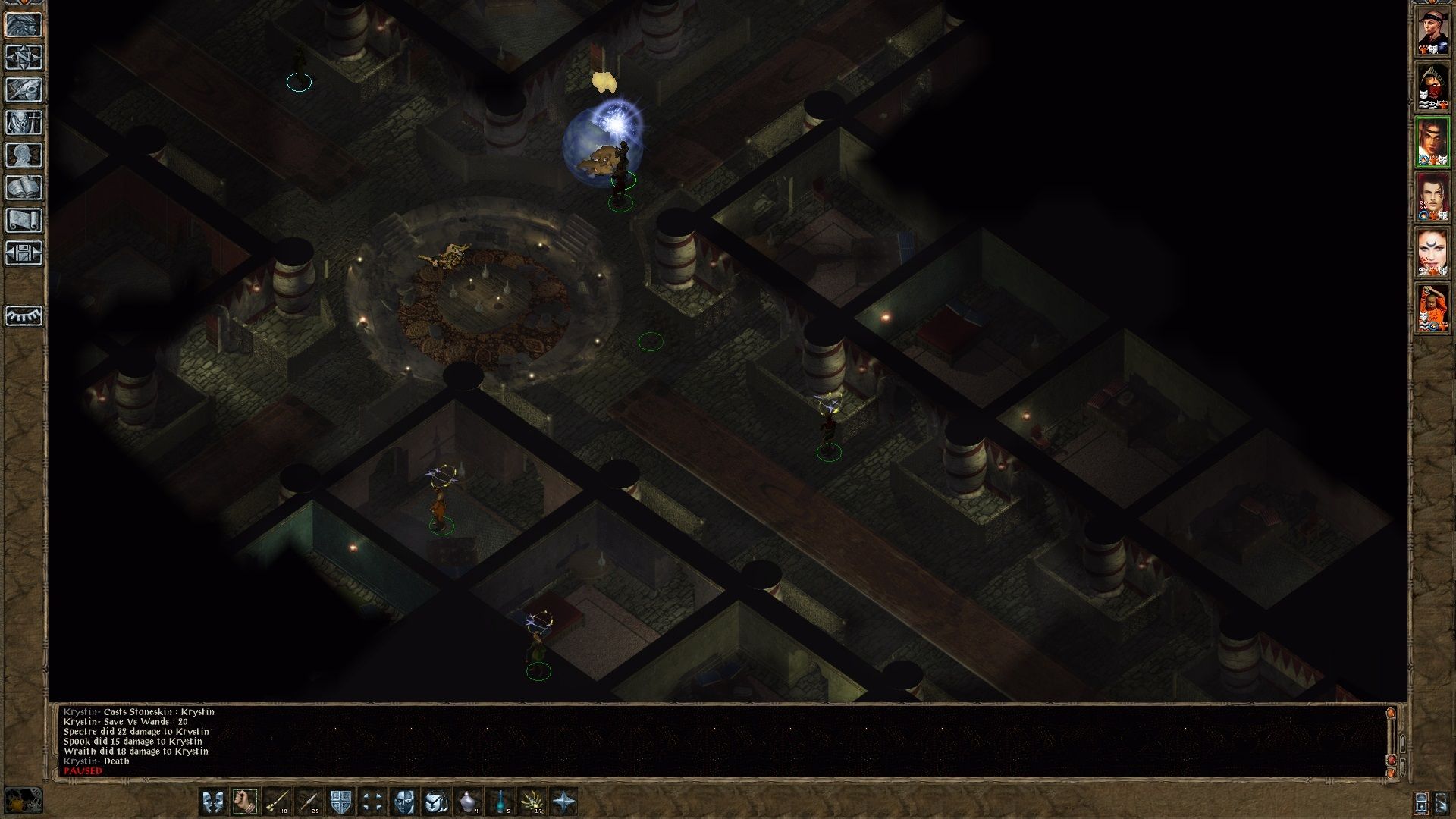Activate the shield guard button
Screen dimensions: 1456x819
[340, 802]
